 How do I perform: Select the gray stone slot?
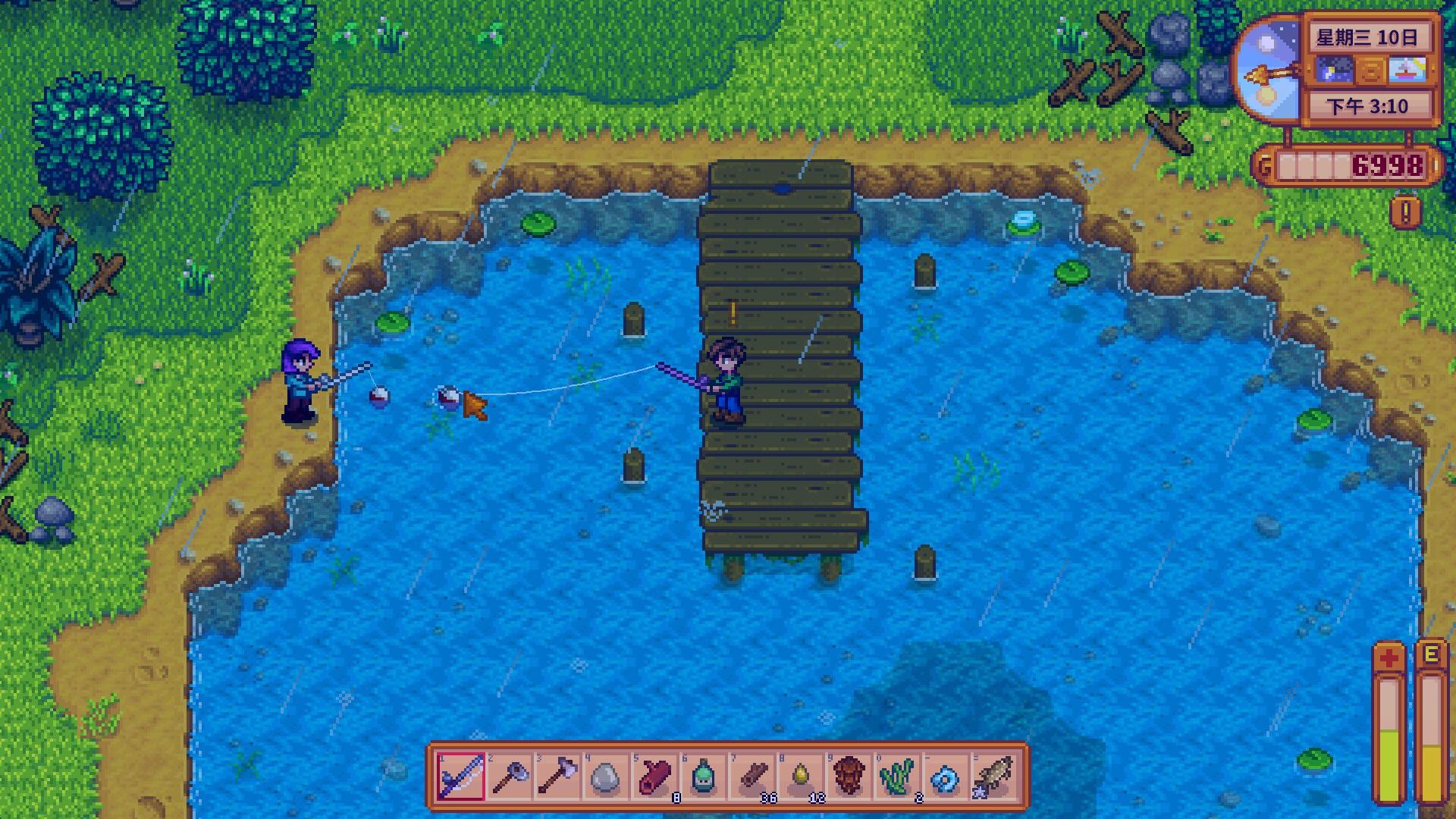605,777
